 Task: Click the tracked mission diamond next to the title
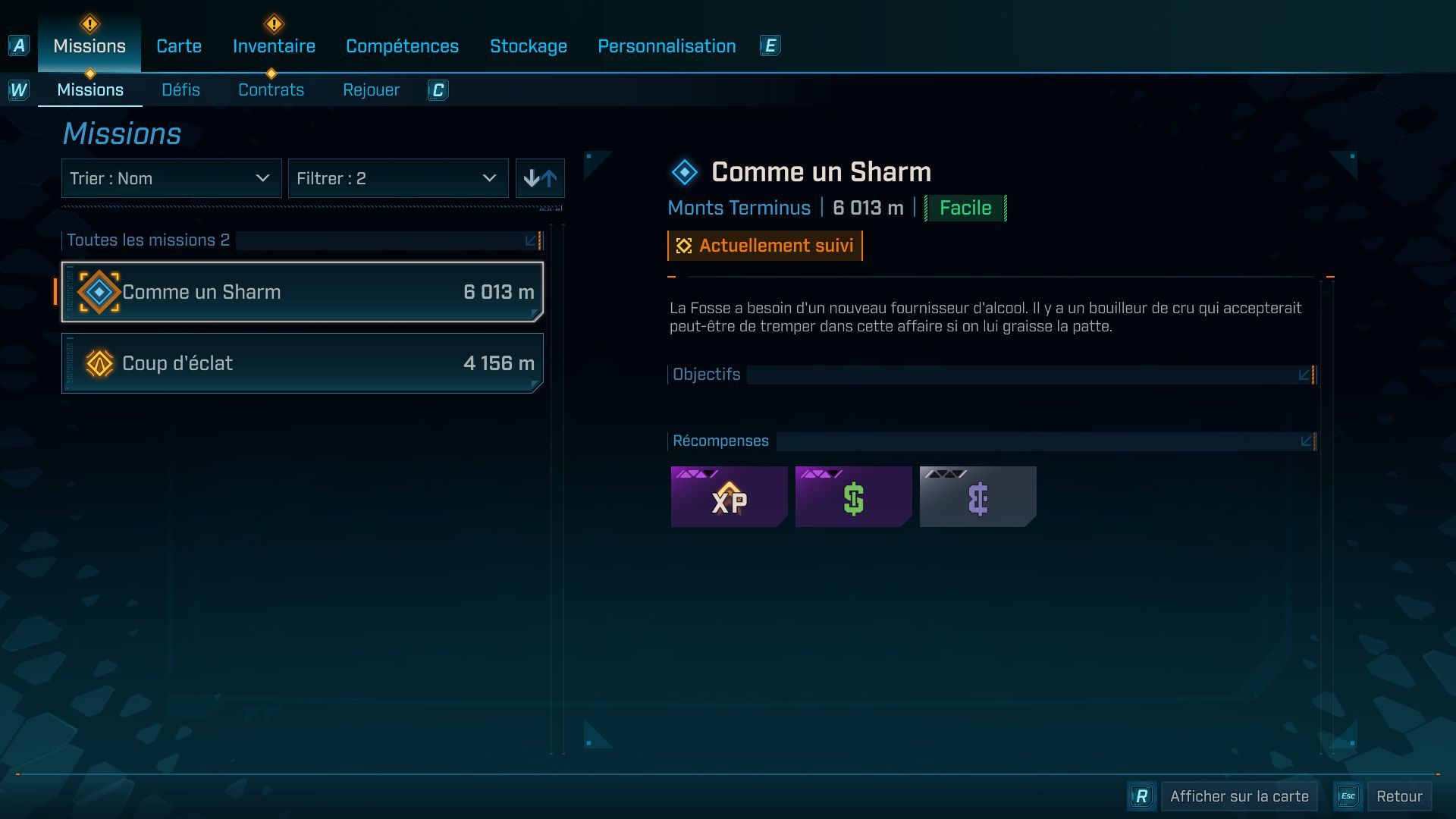(685, 171)
